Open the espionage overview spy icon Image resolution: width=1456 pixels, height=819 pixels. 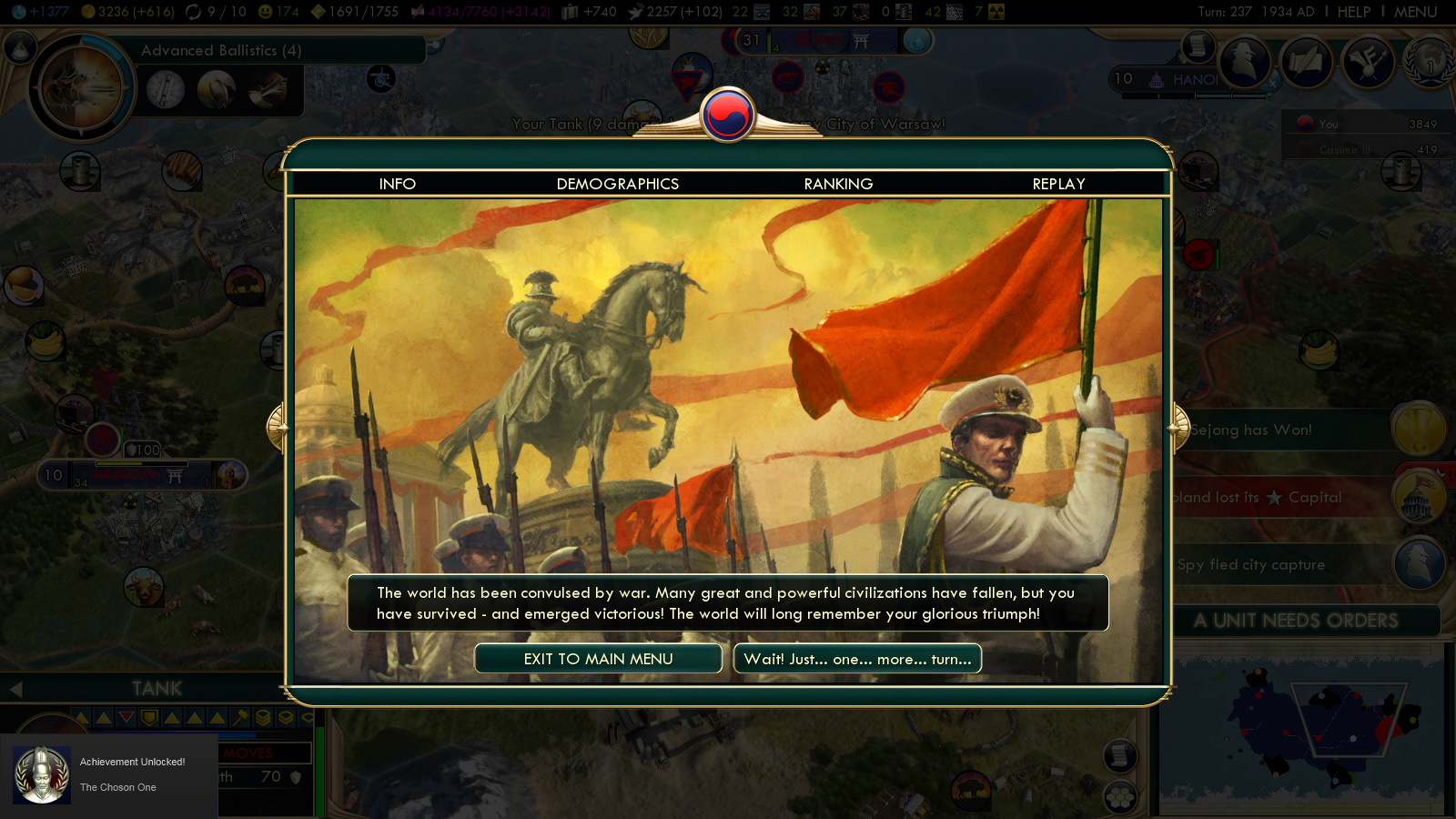[x=1242, y=61]
